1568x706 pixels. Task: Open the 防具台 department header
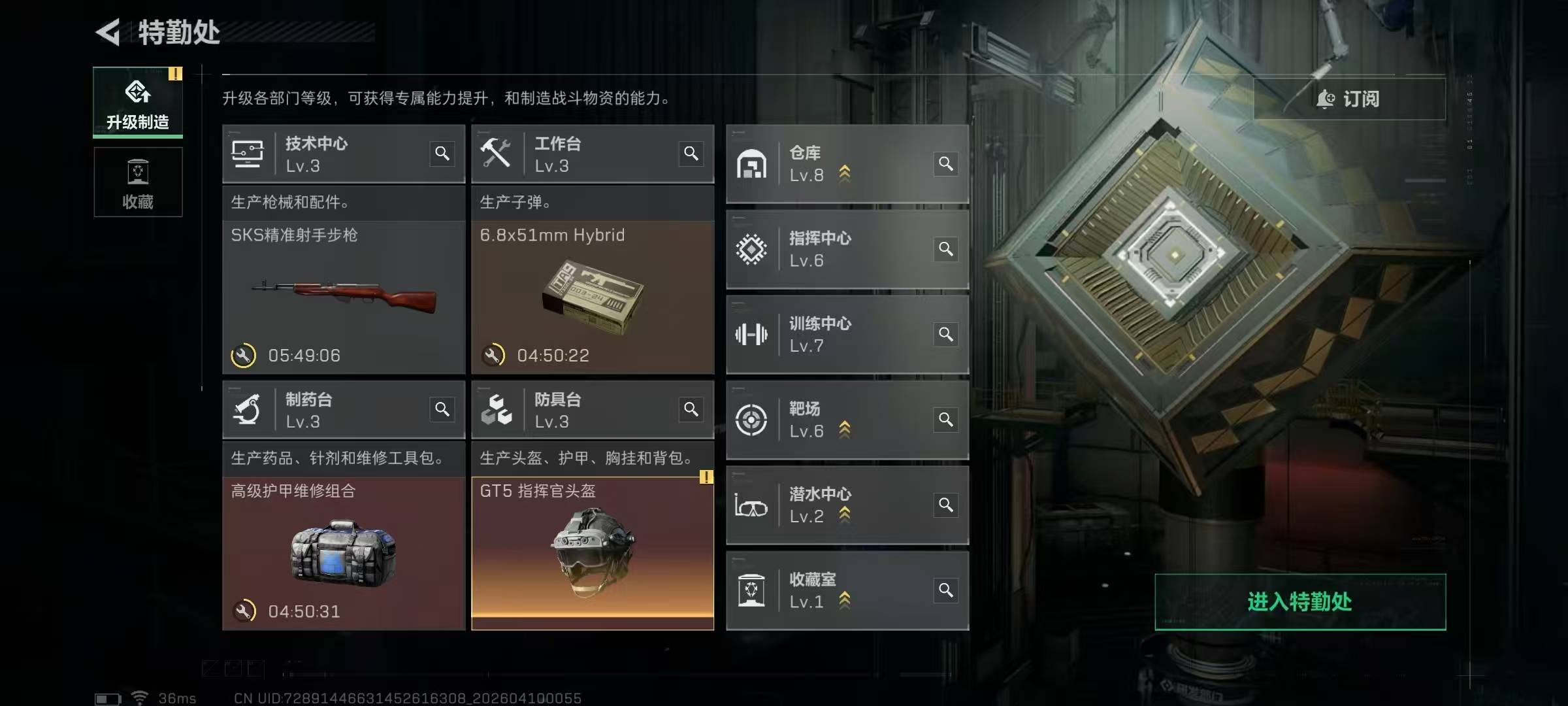pos(575,410)
